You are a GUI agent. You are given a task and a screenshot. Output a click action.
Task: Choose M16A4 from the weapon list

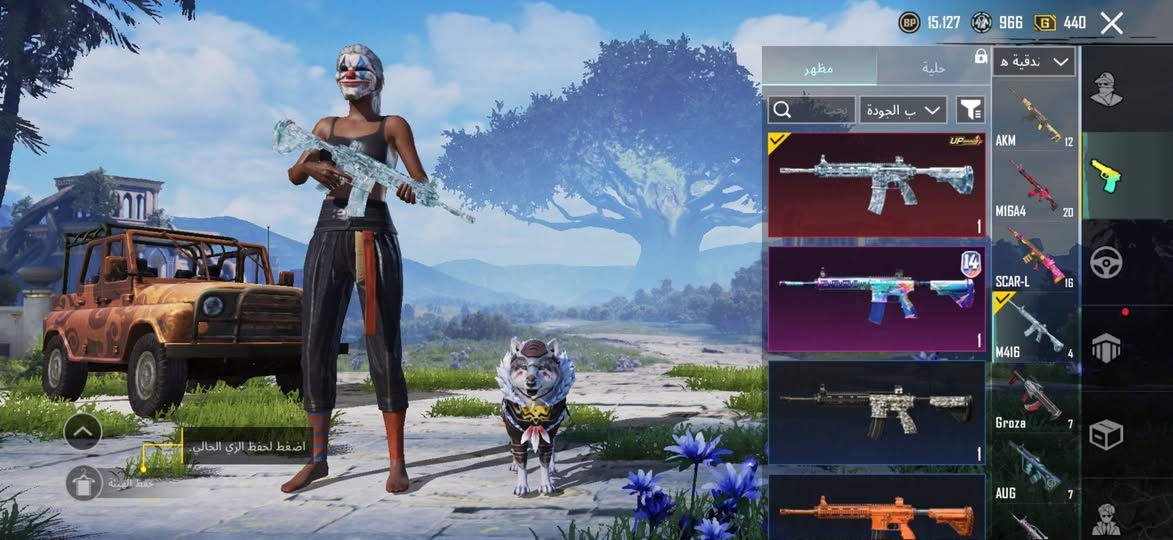(x=1034, y=188)
